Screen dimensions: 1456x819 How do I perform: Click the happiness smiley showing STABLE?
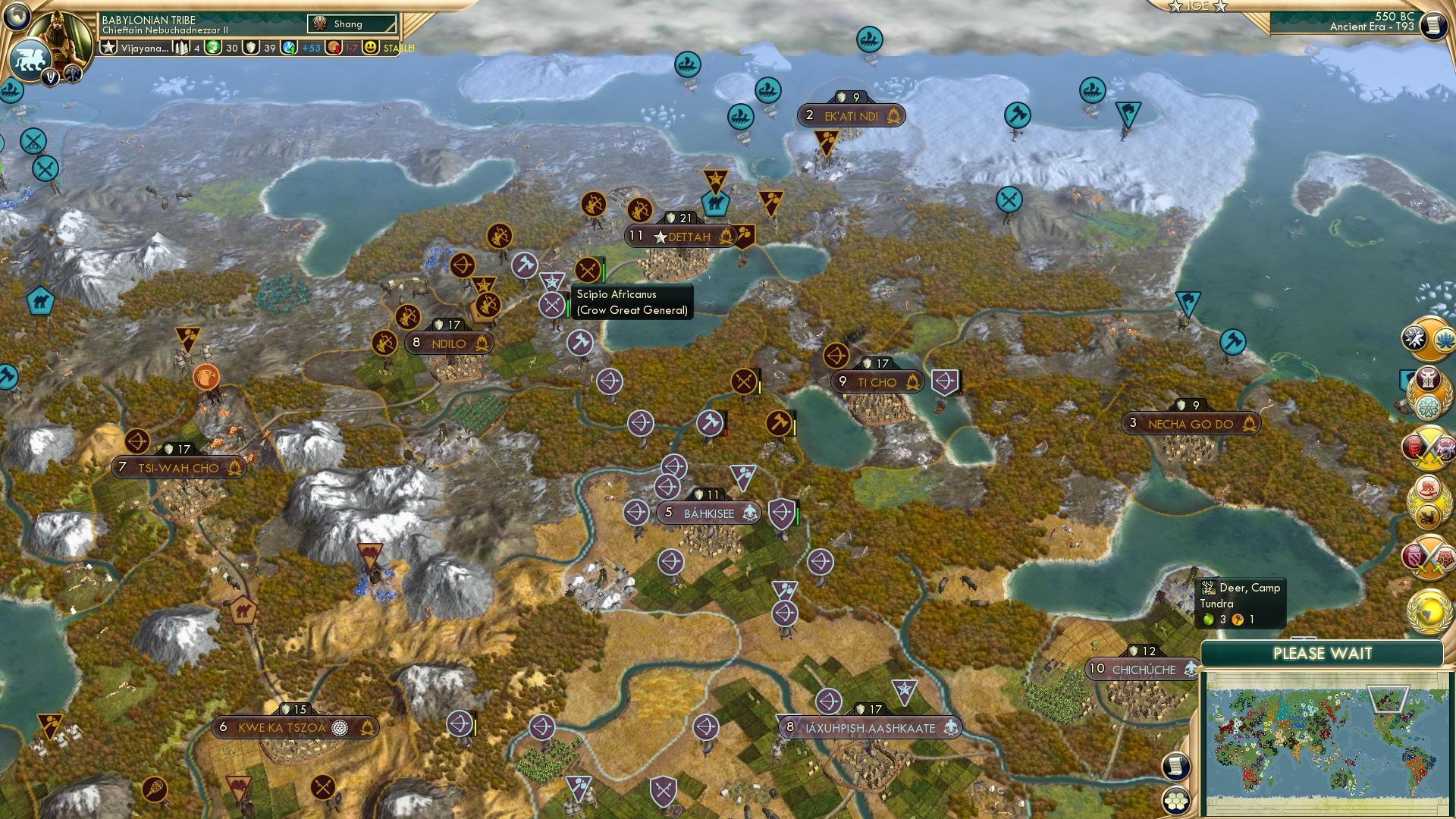371,48
